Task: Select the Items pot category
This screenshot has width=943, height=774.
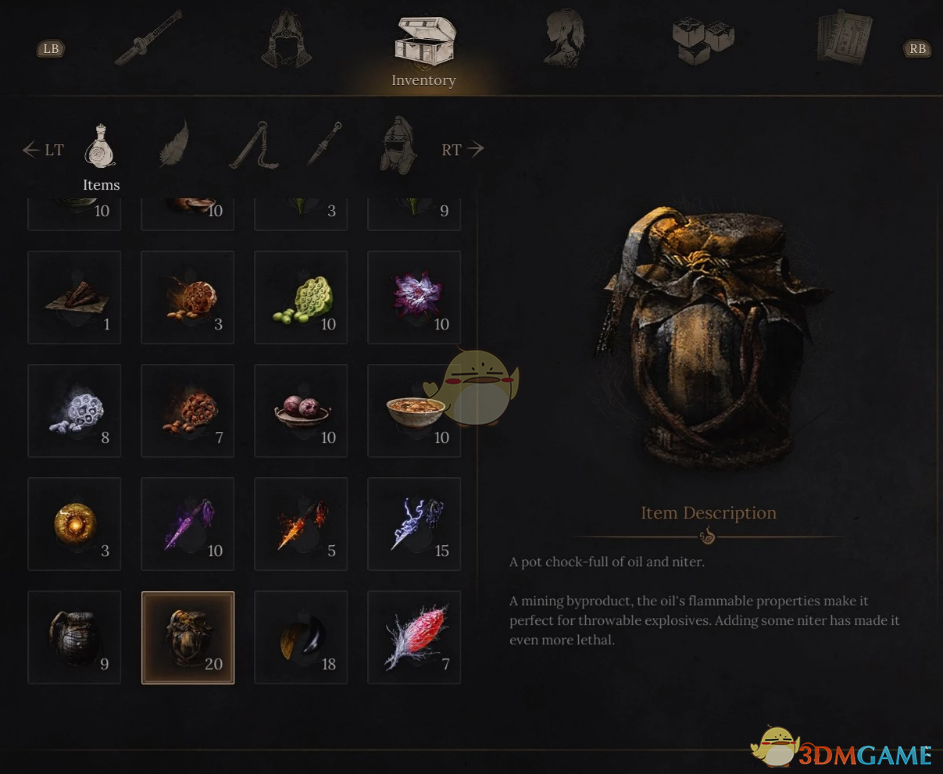Action: (100, 148)
